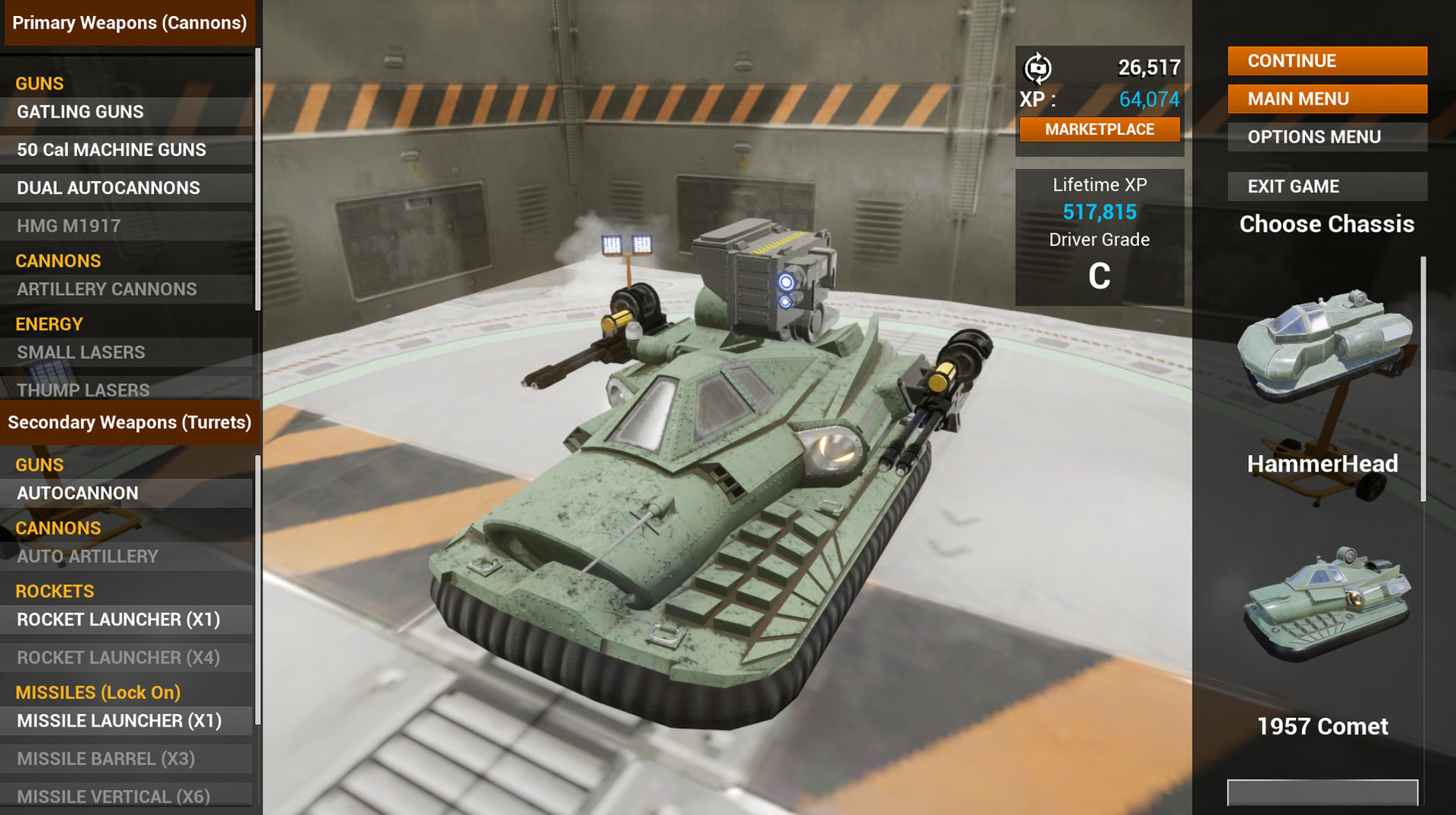Return to the Main Menu
The height and width of the screenshot is (815, 1456).
tap(1326, 99)
